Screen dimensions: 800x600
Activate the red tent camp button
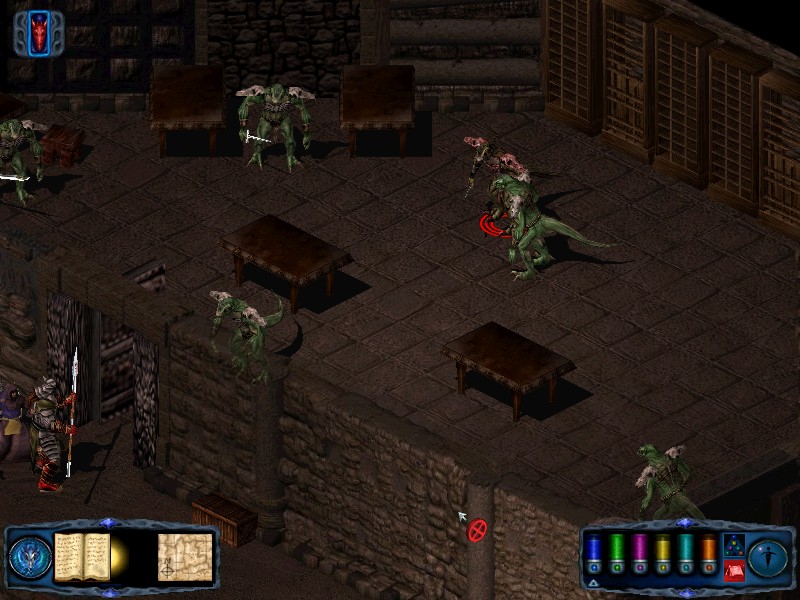tap(733, 570)
